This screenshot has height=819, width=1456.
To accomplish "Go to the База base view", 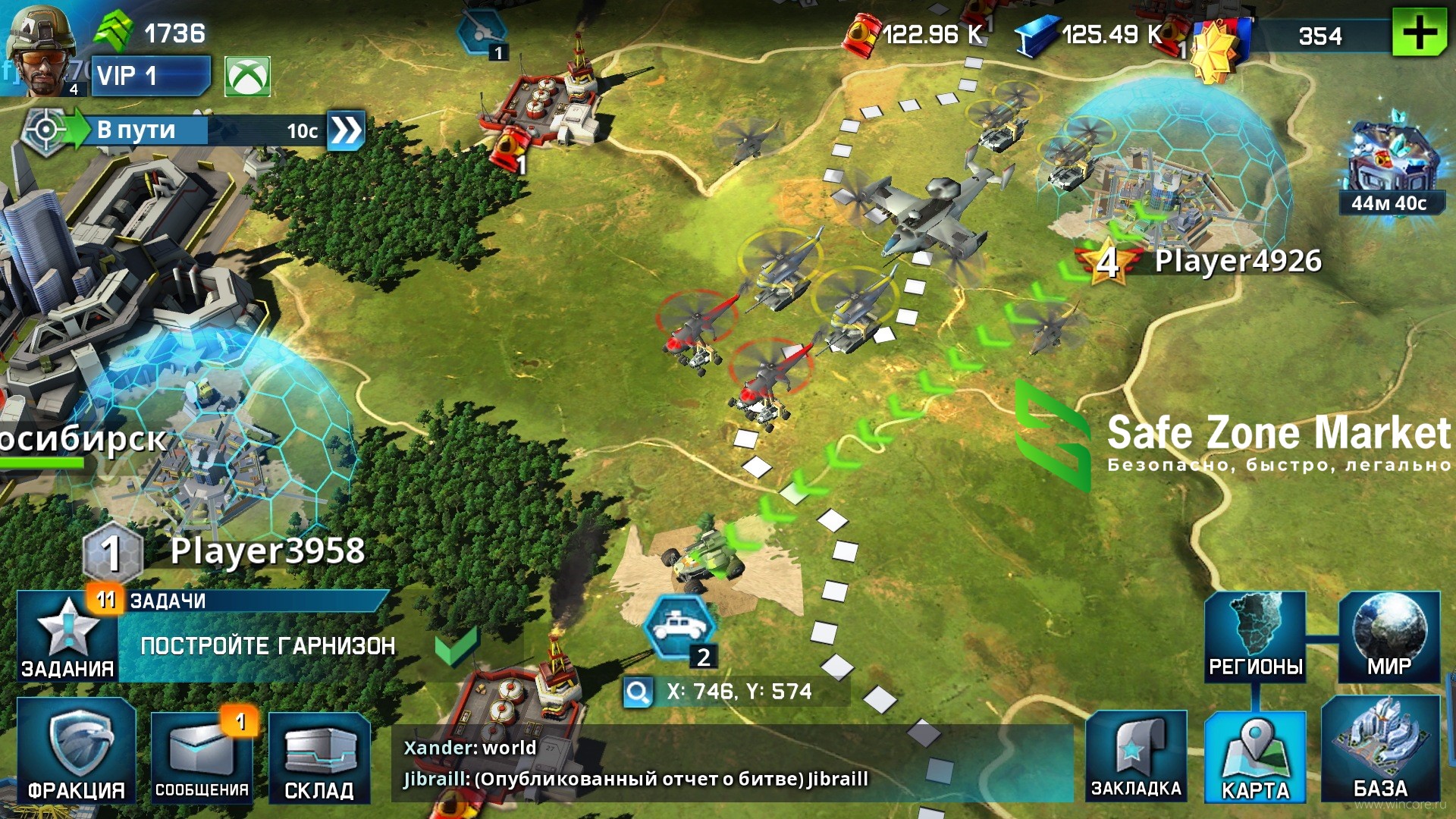I will pyautogui.click(x=1380, y=750).
